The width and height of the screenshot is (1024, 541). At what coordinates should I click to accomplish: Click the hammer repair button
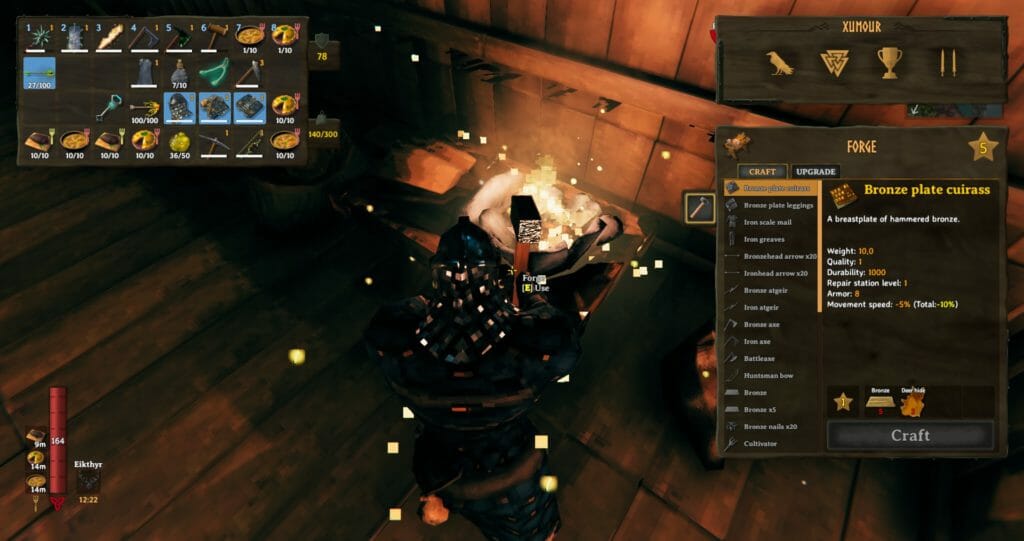click(699, 208)
